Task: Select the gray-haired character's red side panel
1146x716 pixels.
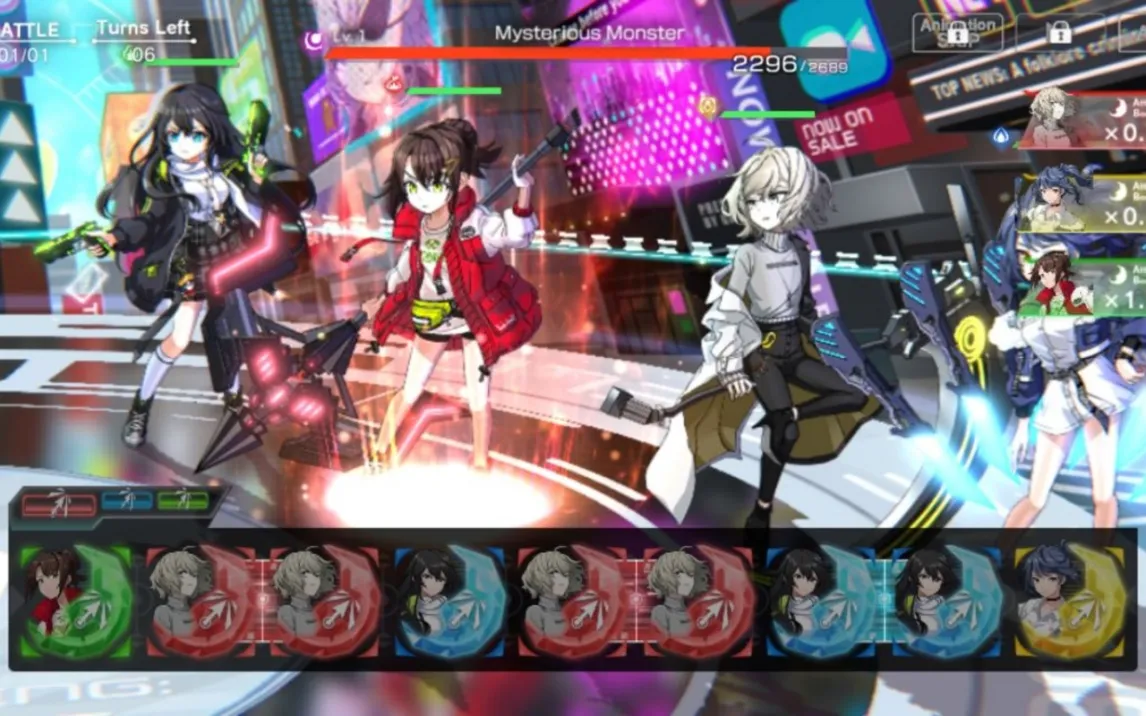Action: pos(1085,120)
